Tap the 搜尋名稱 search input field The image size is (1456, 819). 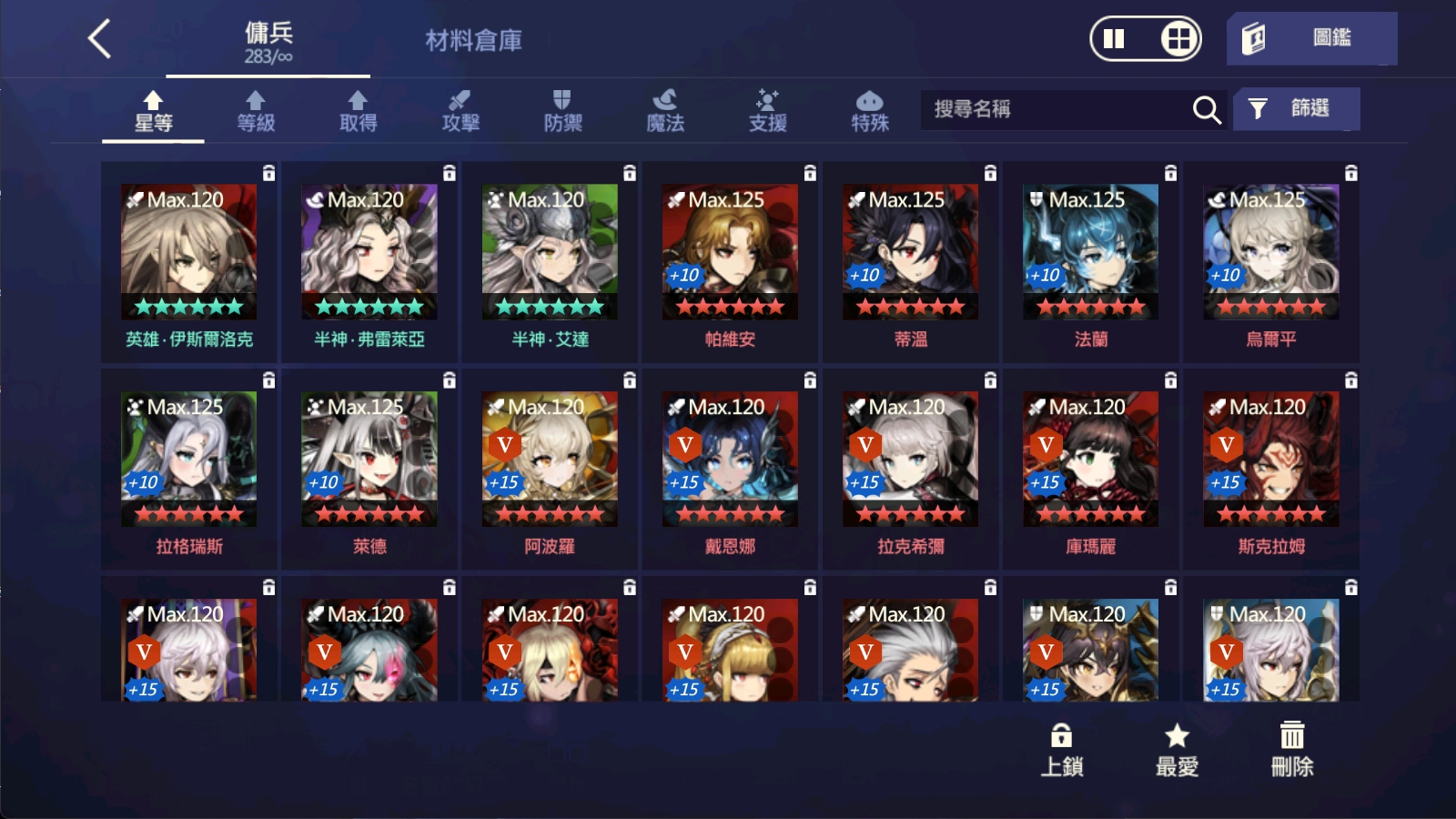(x=1046, y=109)
